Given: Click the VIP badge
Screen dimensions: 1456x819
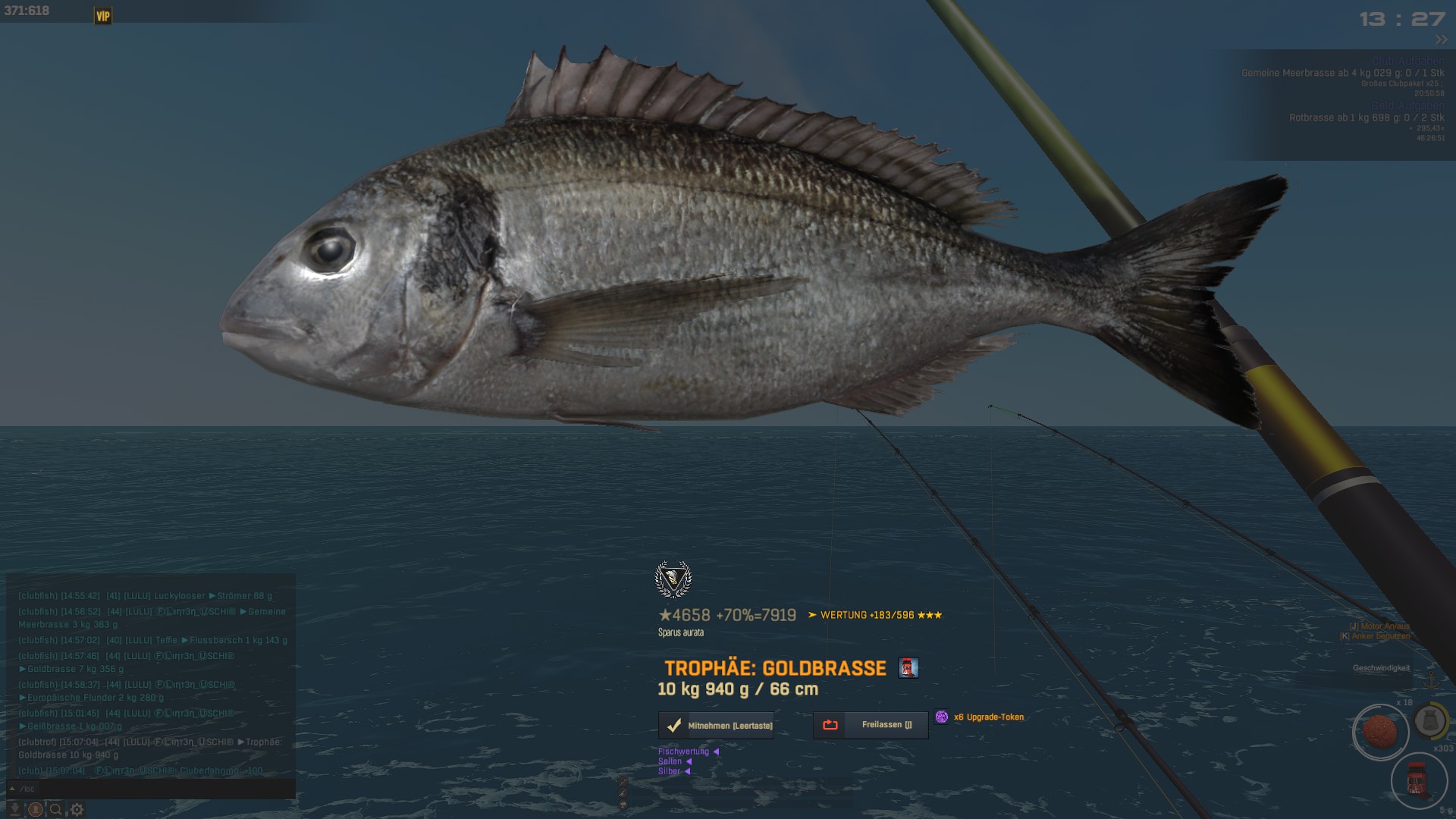Looking at the screenshot, I should (103, 16).
